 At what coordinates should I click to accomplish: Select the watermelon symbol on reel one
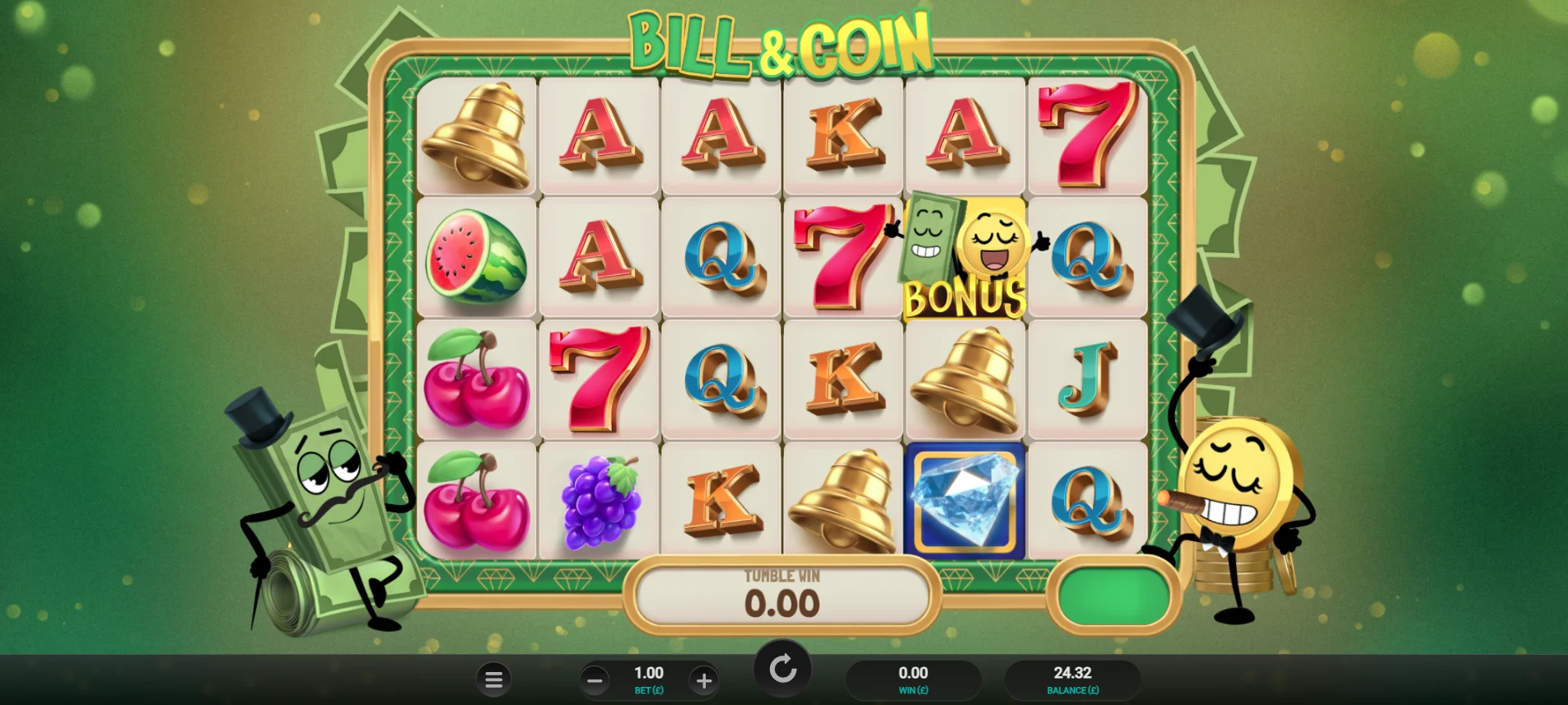click(x=476, y=257)
